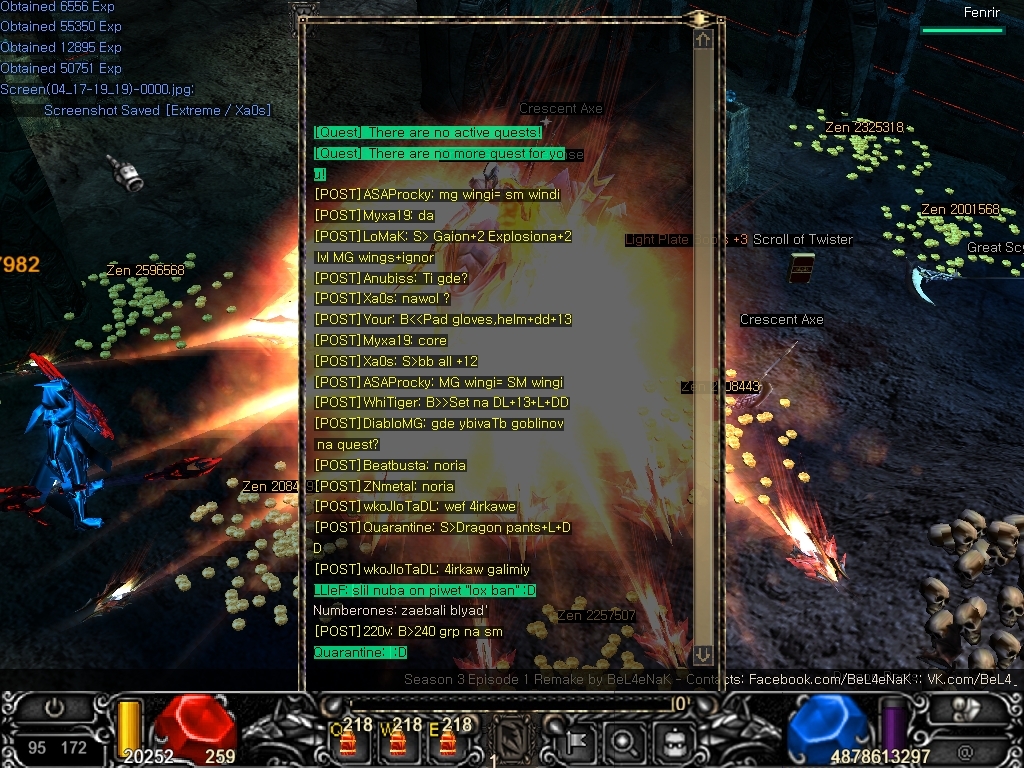Click the magnifying glass button
Screen dimensions: 1024x768
coord(622,741)
